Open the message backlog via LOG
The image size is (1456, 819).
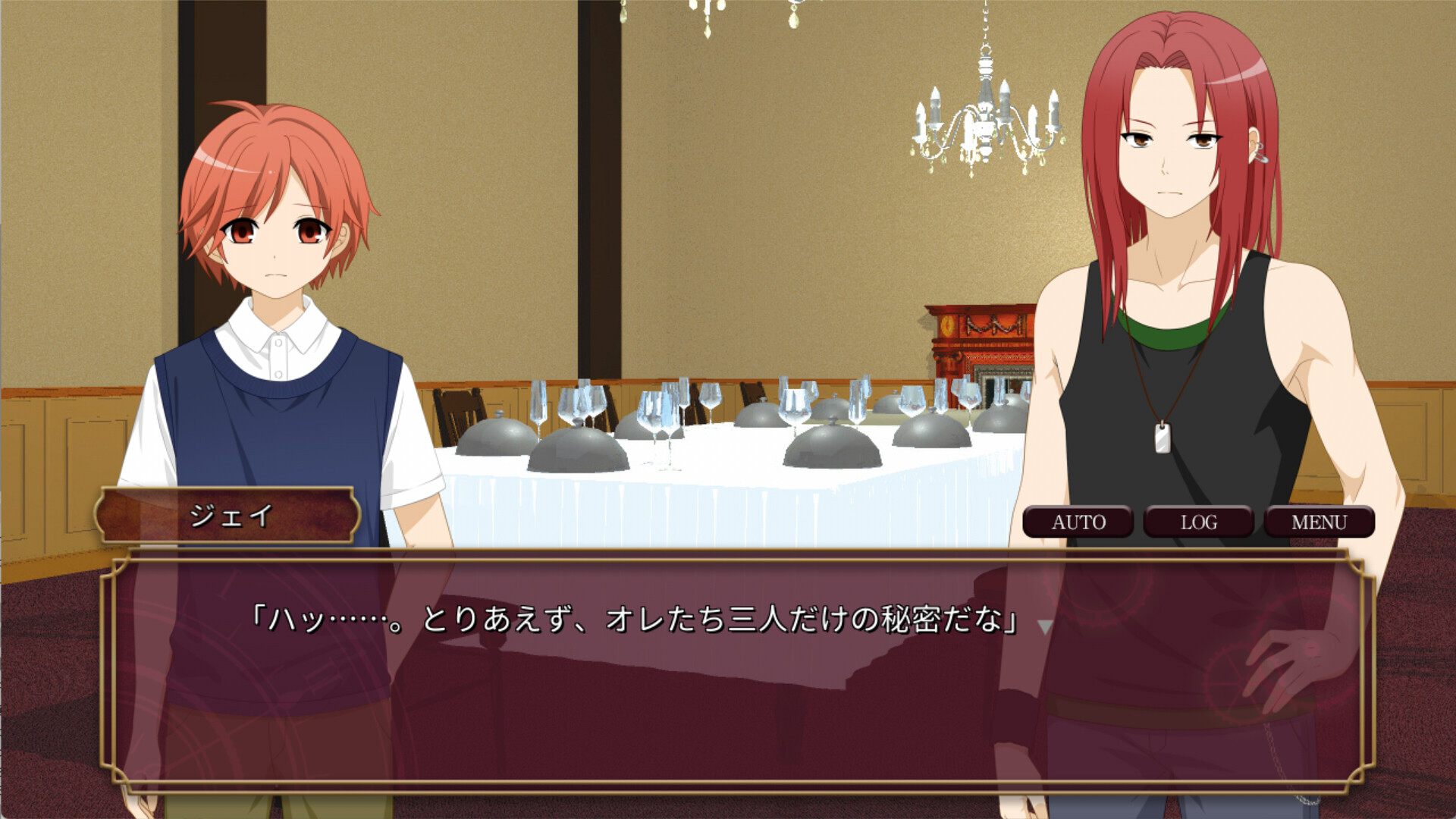coord(1200,522)
